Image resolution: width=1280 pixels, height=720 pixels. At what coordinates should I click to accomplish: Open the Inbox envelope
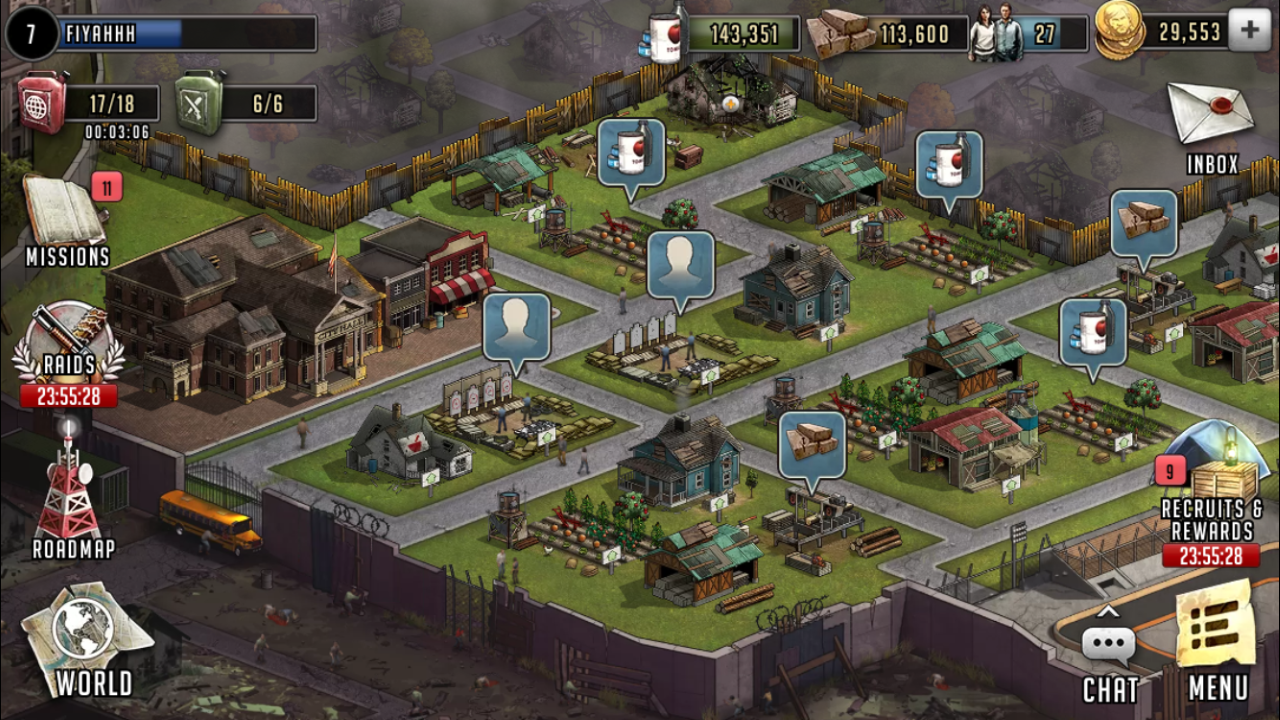click(x=1211, y=118)
